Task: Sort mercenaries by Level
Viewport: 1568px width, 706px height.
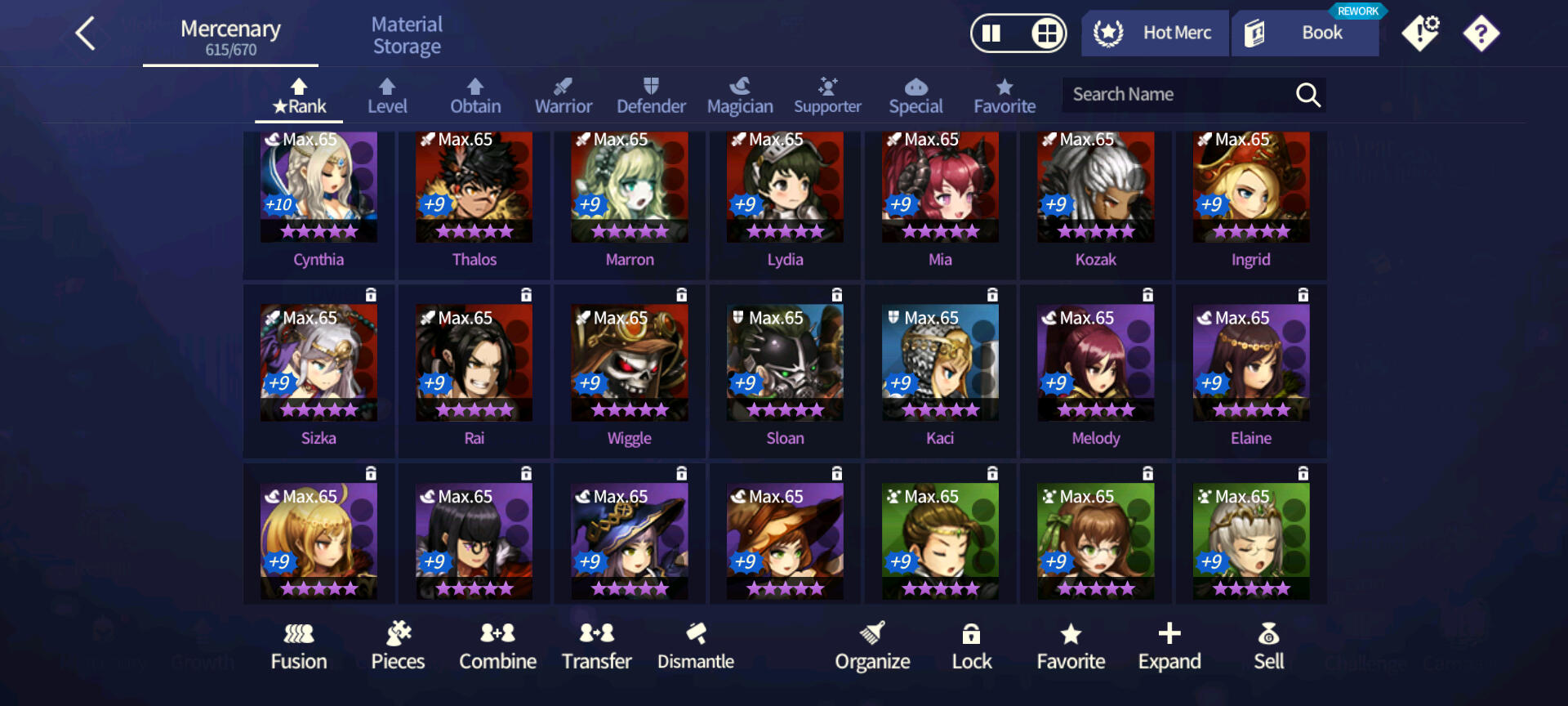Action: (x=387, y=96)
